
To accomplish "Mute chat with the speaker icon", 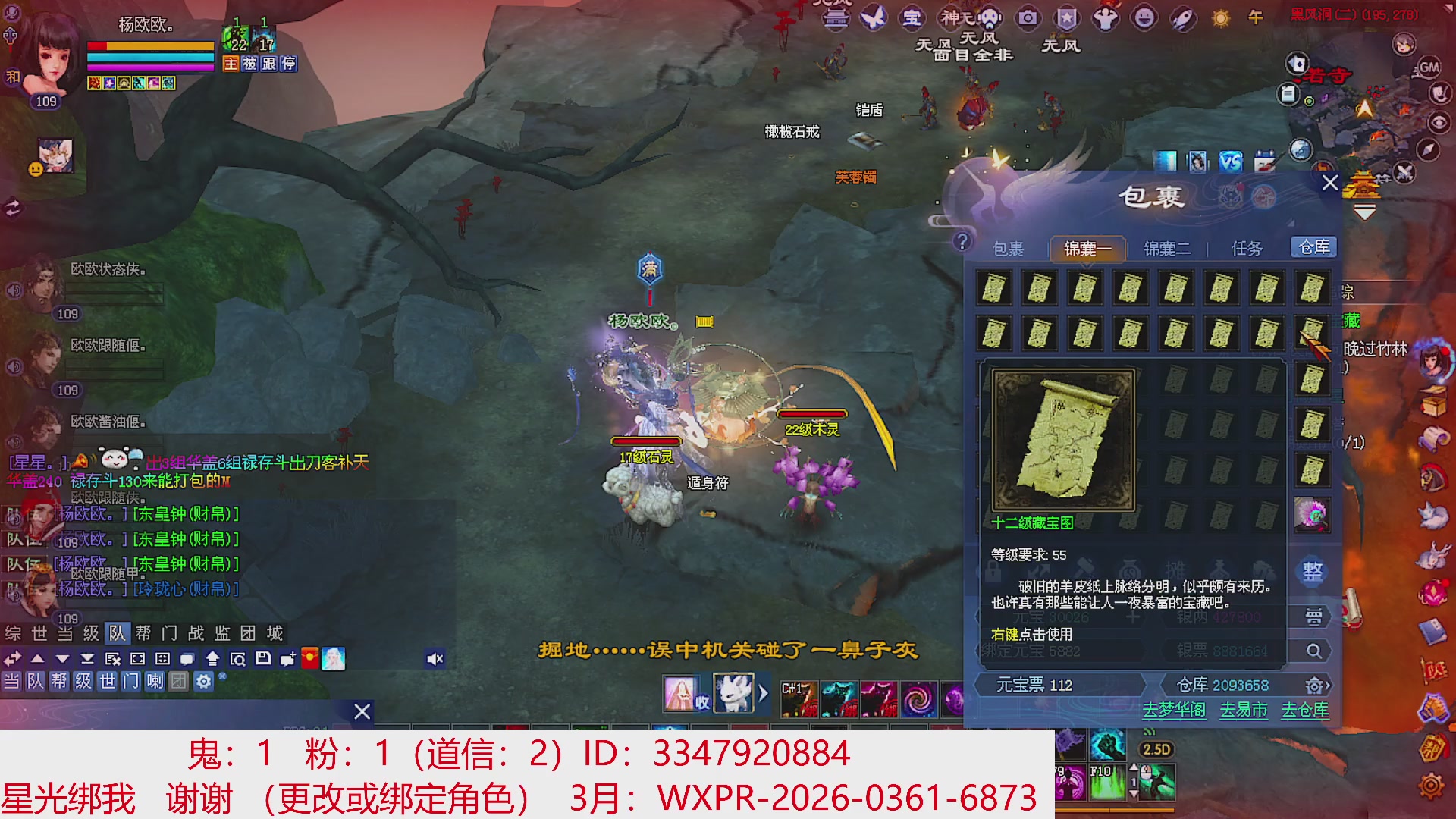I will pos(435,658).
